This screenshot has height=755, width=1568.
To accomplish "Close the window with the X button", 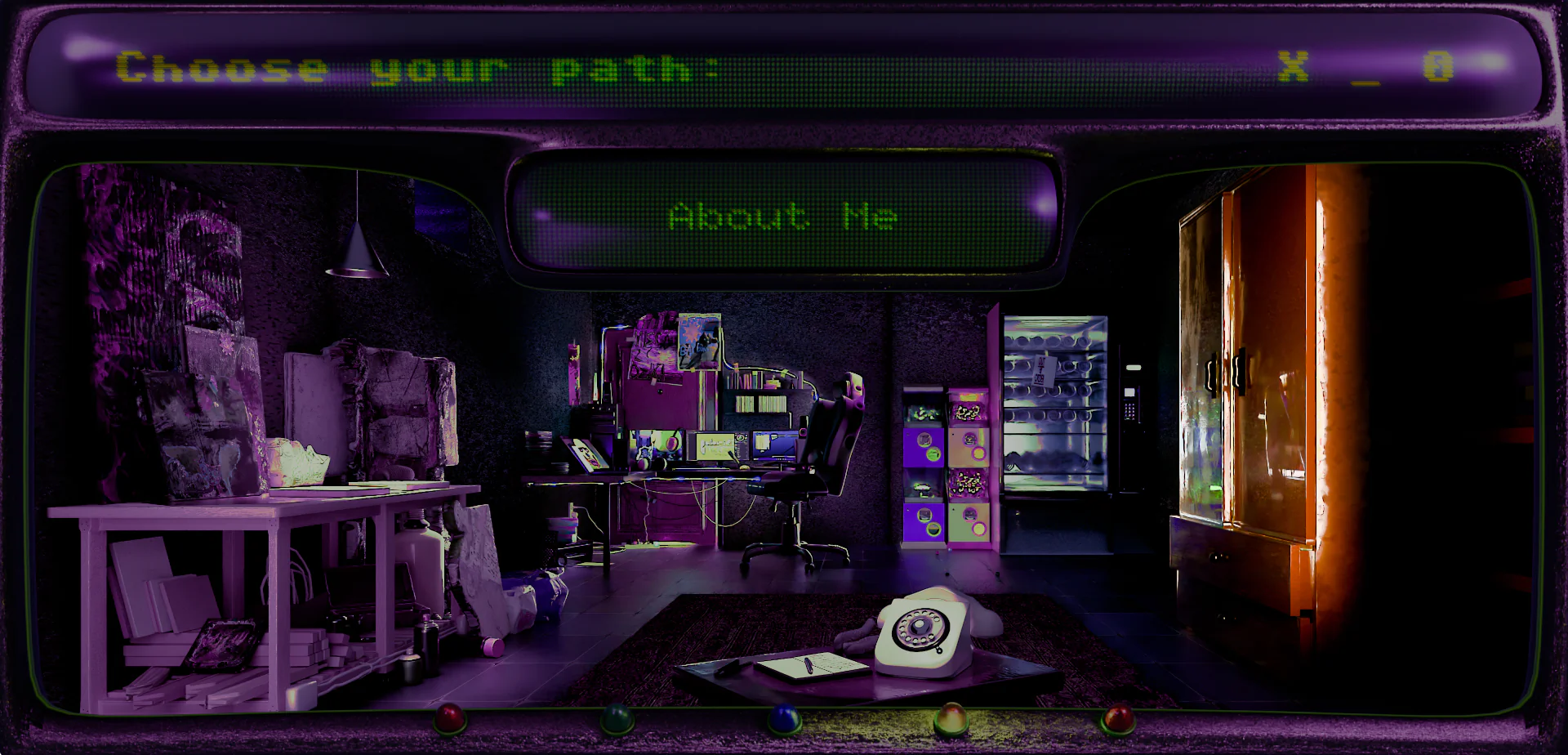I will coord(1293,66).
